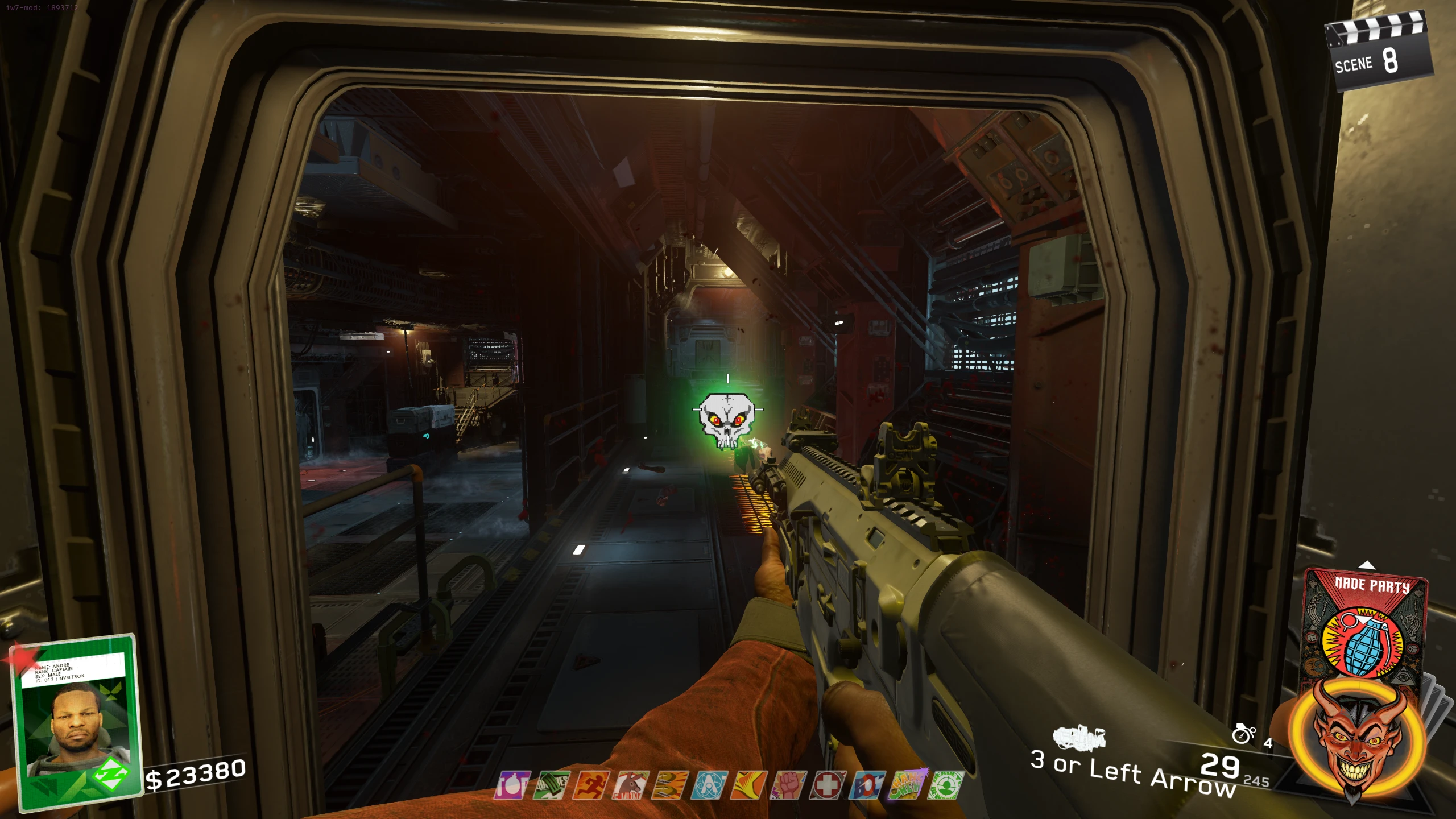The height and width of the screenshot is (819, 1456).
Task: Select the purple bomb perk icon
Action: tap(512, 786)
